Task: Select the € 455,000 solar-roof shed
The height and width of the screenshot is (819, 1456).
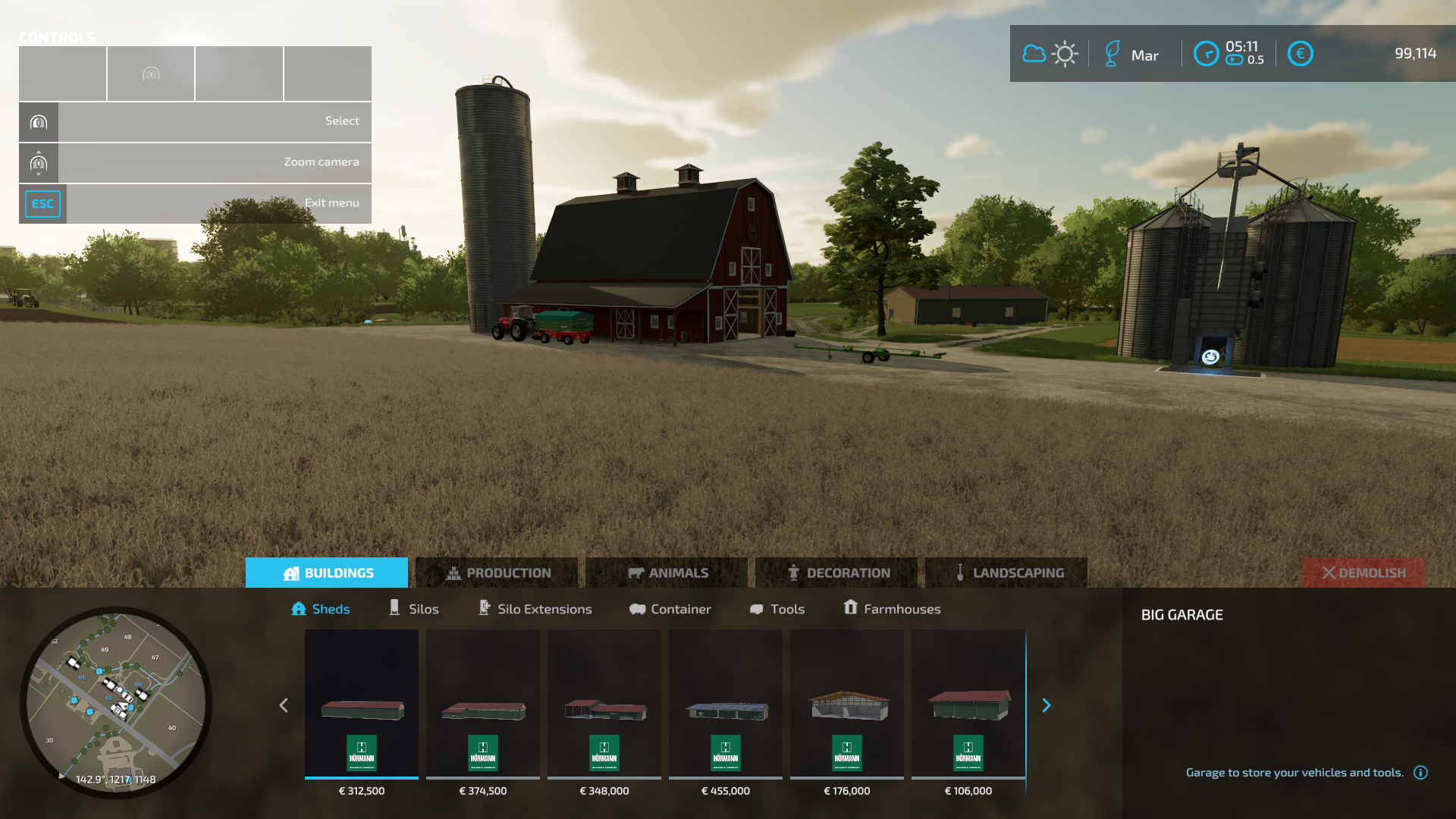Action: click(726, 705)
